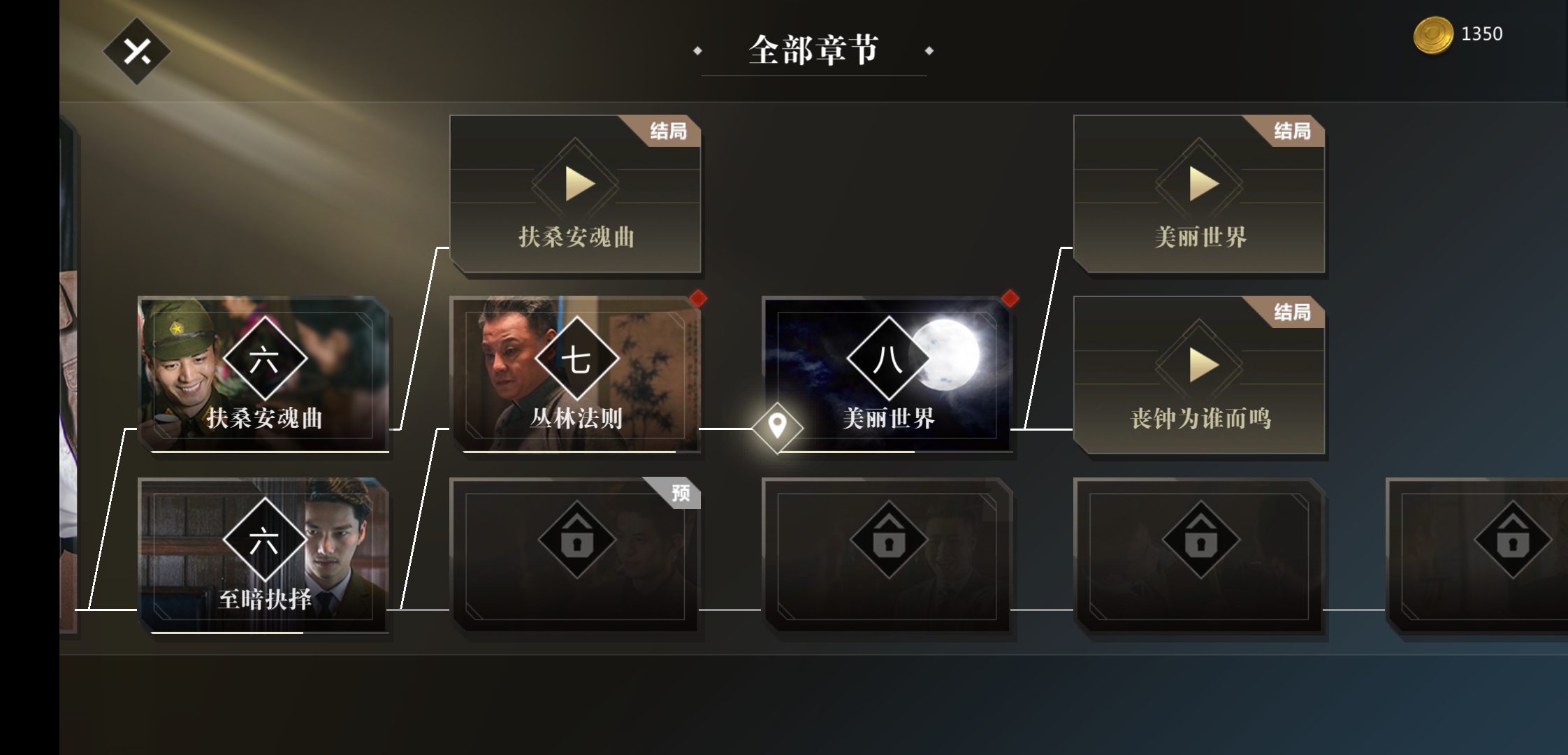Tap the red diamond marker on 丛林法则
This screenshot has height=755, width=1568.
coord(699,299)
